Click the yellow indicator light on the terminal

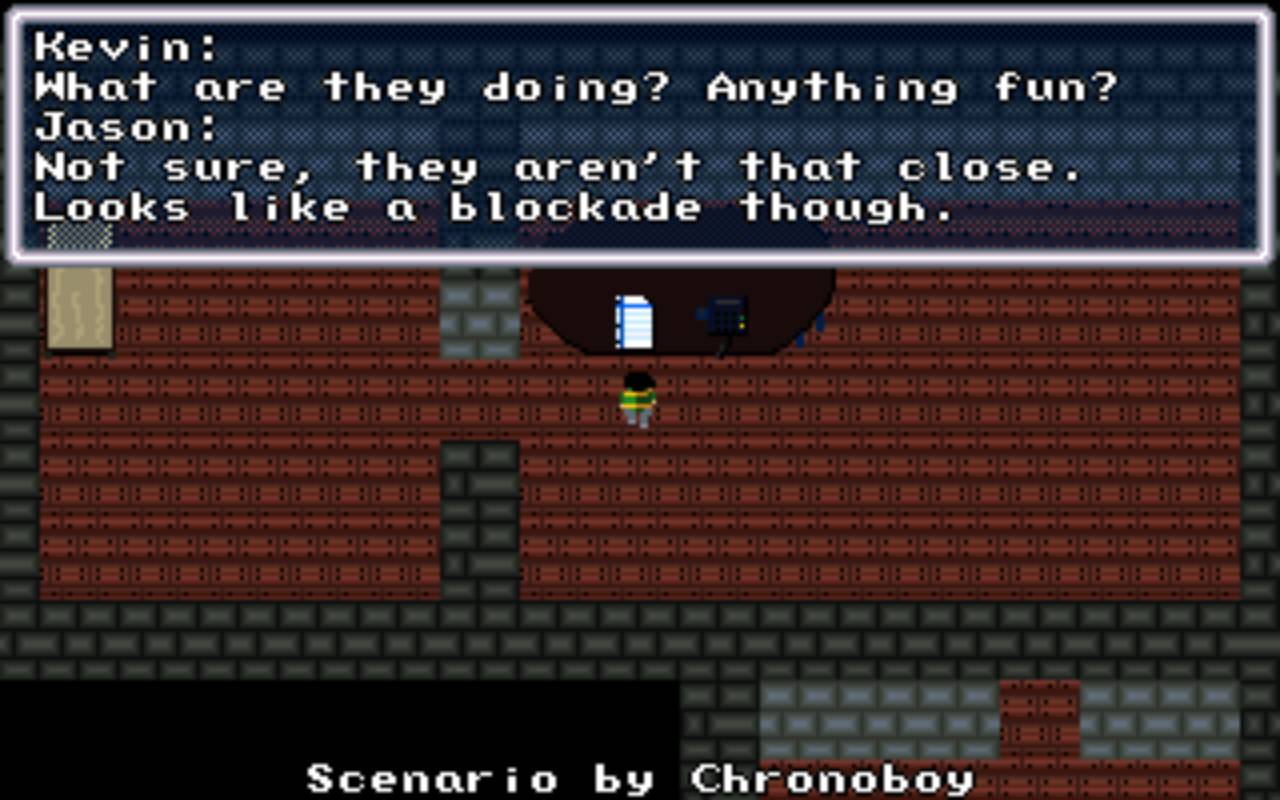pos(742,325)
